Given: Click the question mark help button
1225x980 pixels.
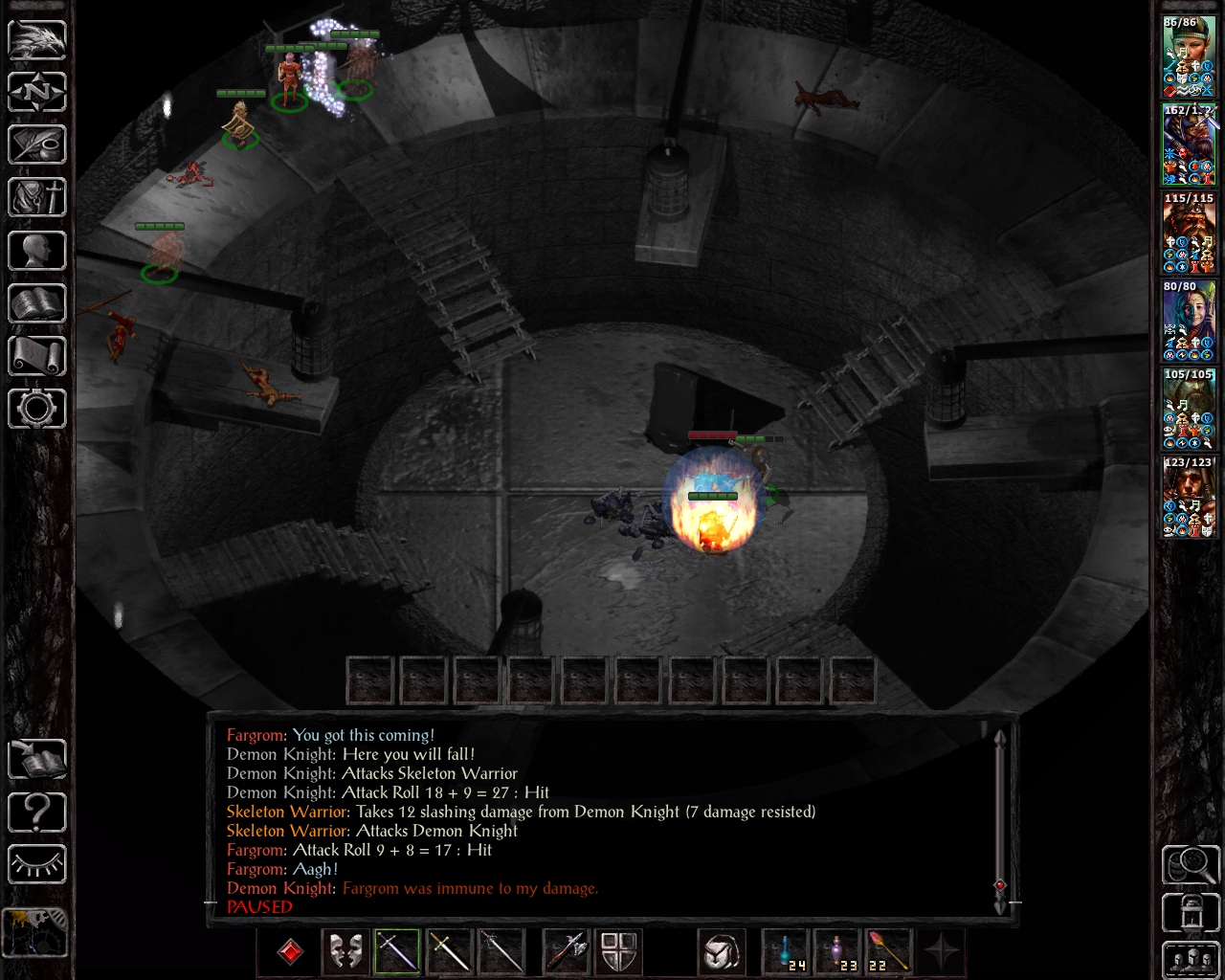Looking at the screenshot, I should [x=37, y=813].
